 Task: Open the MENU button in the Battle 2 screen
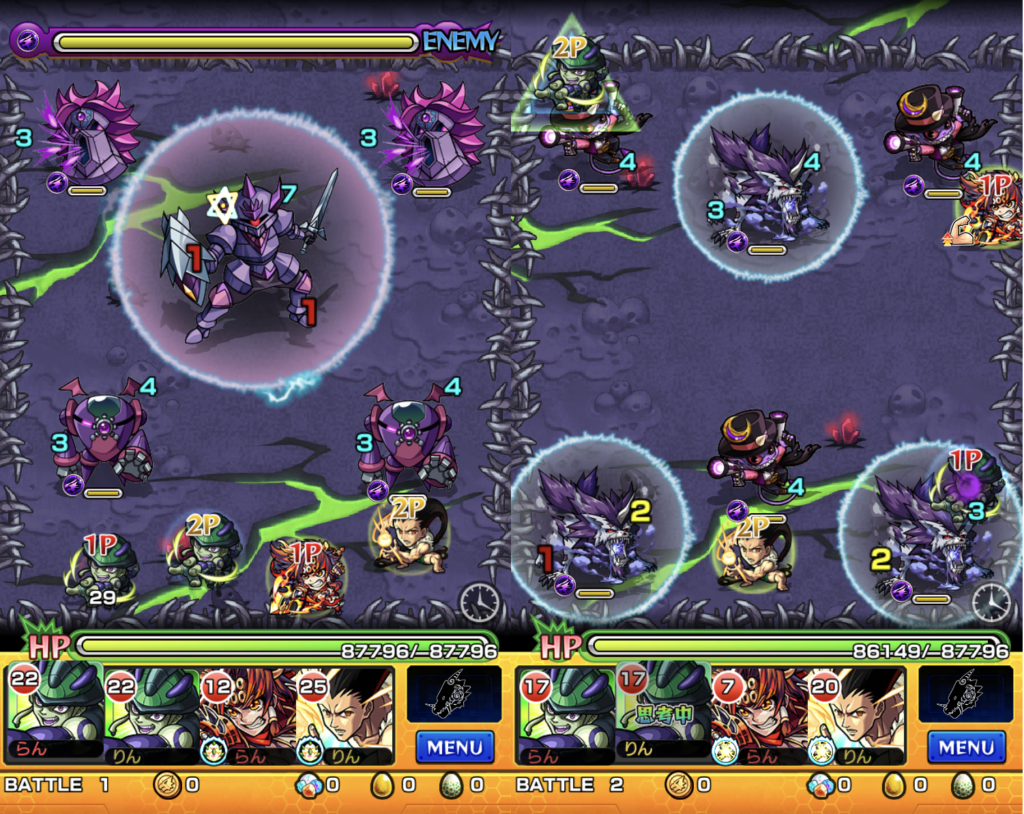tap(965, 746)
